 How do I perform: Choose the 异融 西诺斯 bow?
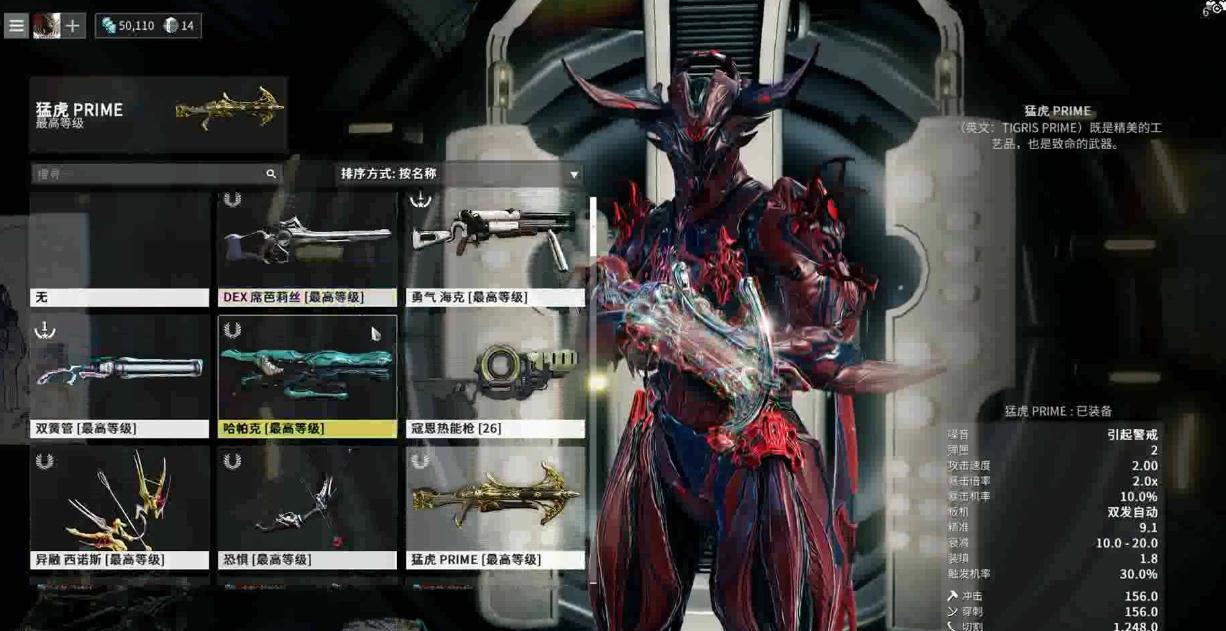click(x=119, y=508)
